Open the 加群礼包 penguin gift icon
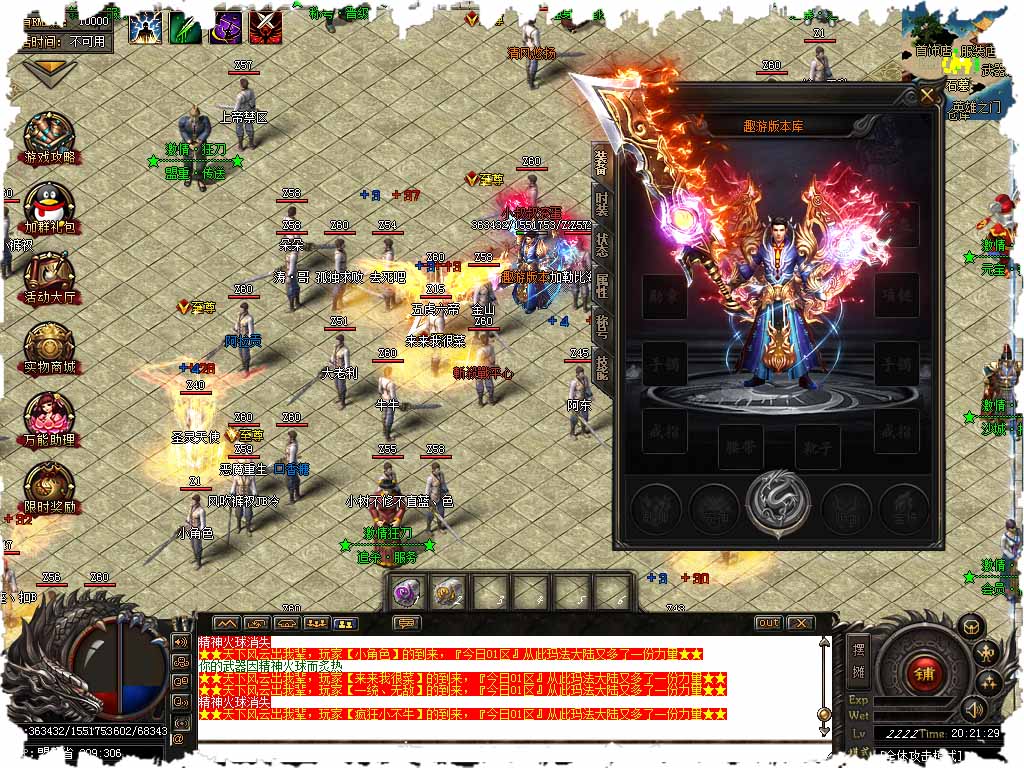The height and width of the screenshot is (768, 1024). click(x=50, y=209)
